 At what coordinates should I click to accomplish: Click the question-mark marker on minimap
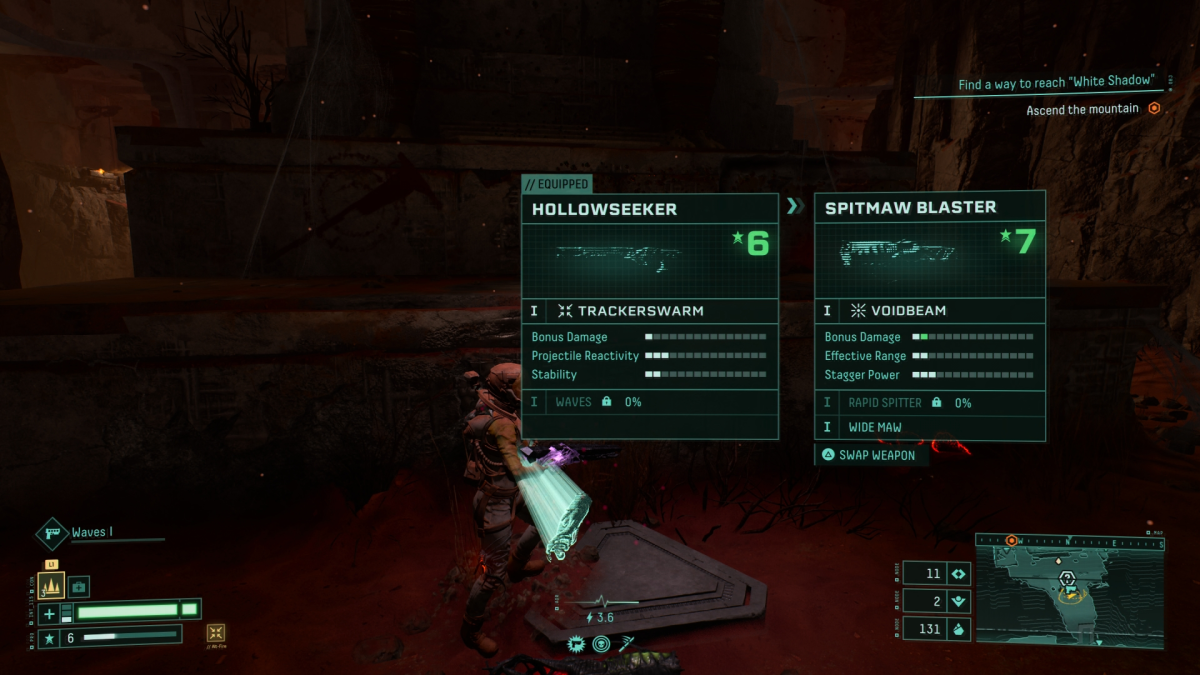tap(1067, 578)
